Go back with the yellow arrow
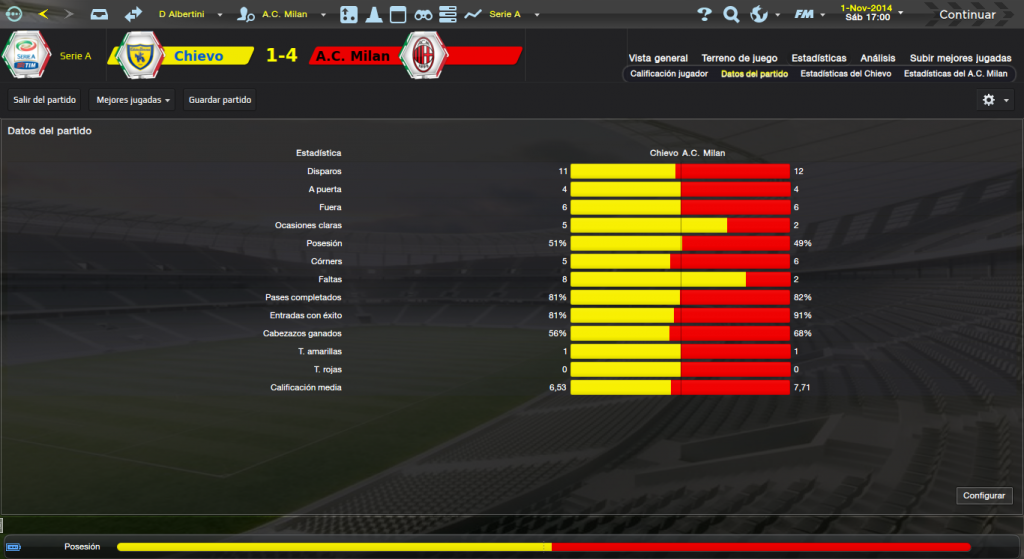Viewport: 1024px width, 559px height. click(x=43, y=14)
